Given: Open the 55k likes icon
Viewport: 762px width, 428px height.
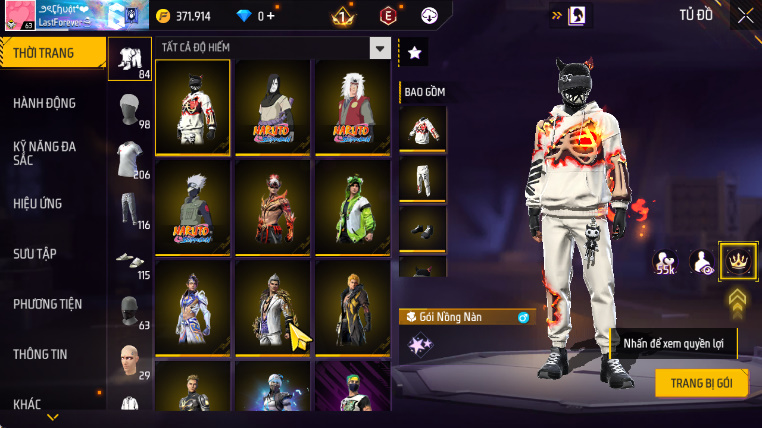Looking at the screenshot, I should (x=664, y=263).
